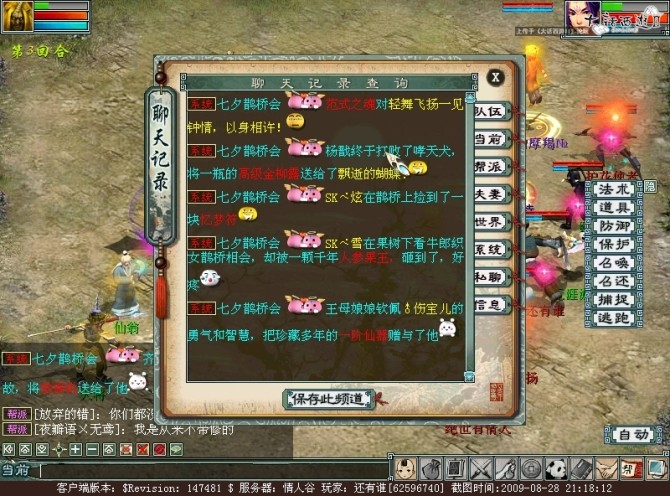670x496 pixels.
Task: Open the 帮派 (guild) channel tab
Action: 489,167
